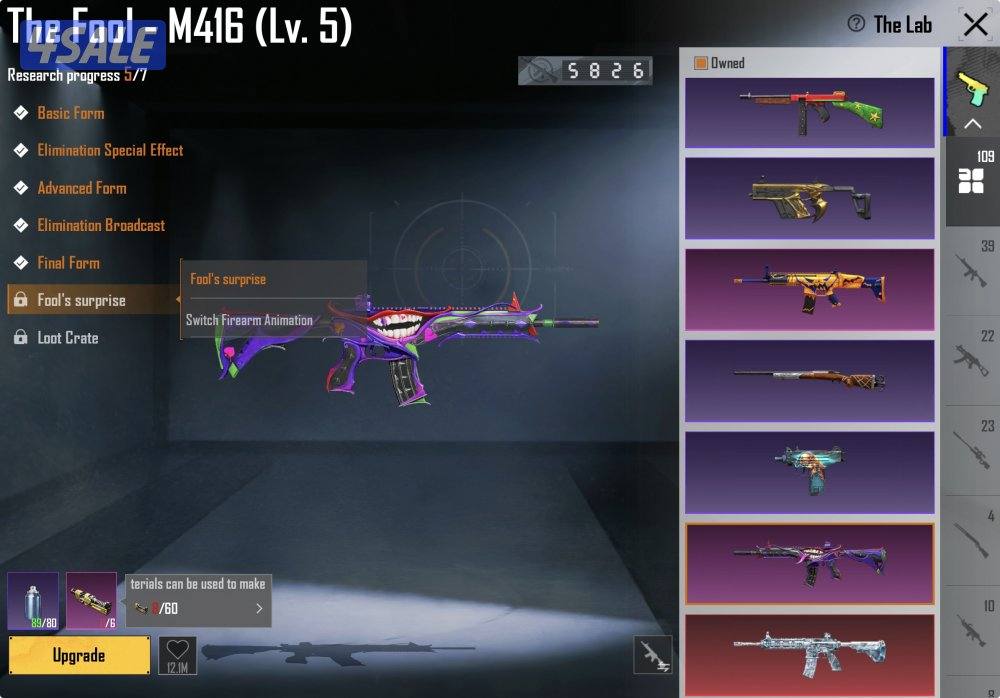Pick the teal UZI skin thumbnail
1000x698 pixels.
click(809, 471)
